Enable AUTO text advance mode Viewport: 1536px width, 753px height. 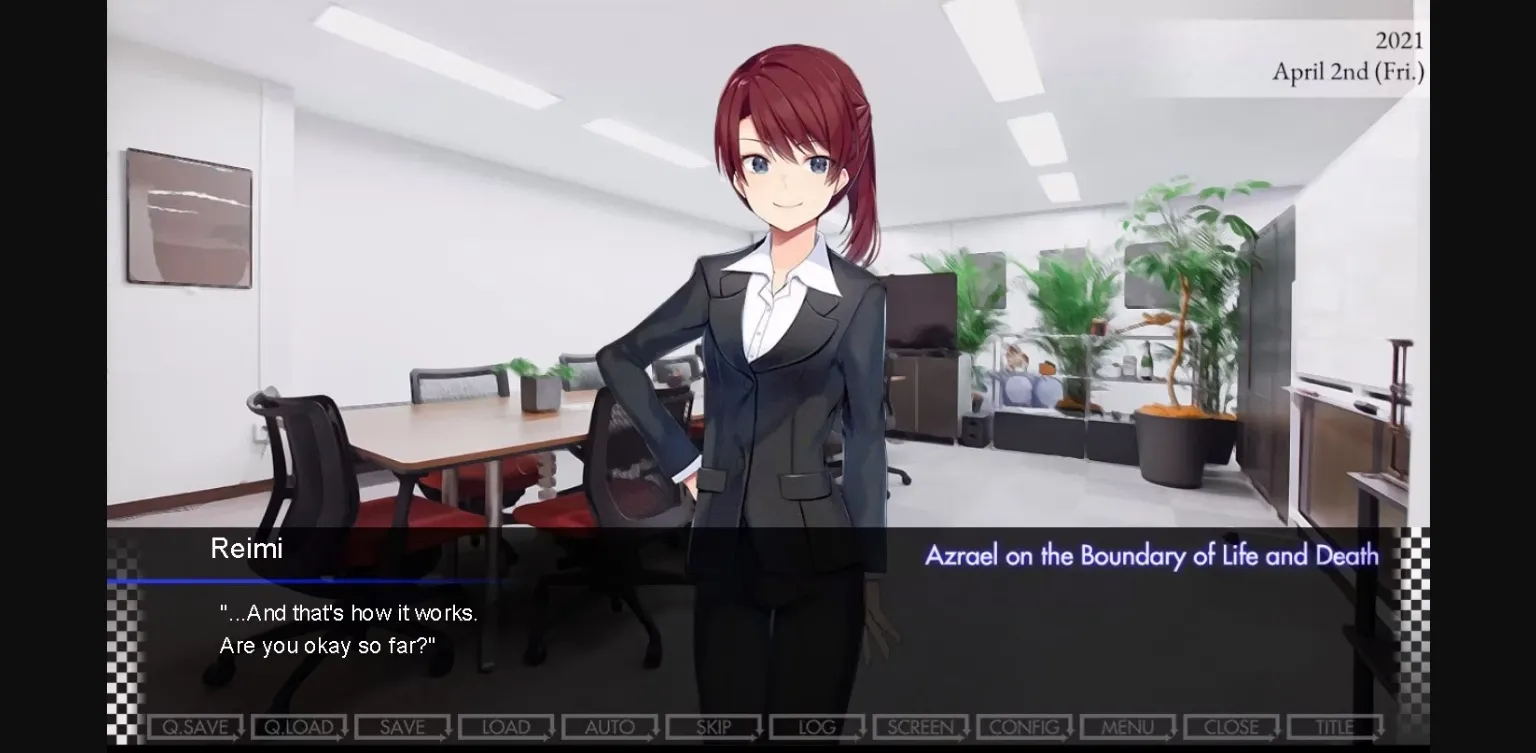pyautogui.click(x=608, y=727)
